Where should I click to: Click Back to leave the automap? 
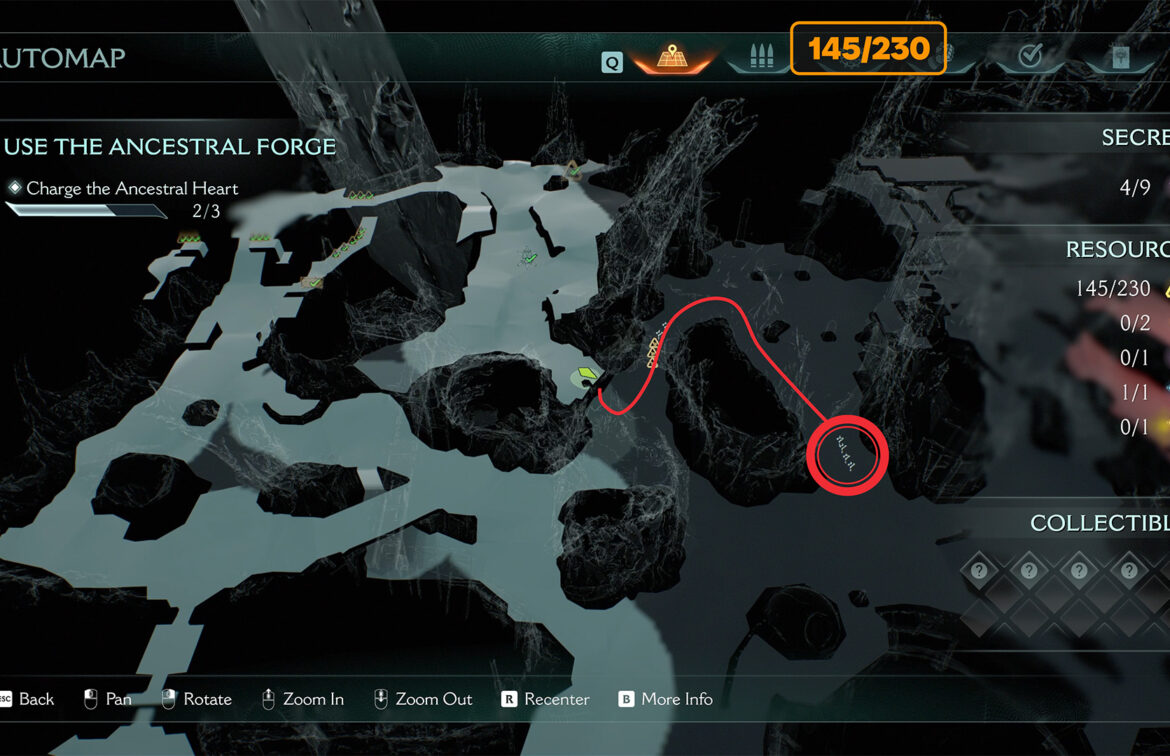click(28, 699)
